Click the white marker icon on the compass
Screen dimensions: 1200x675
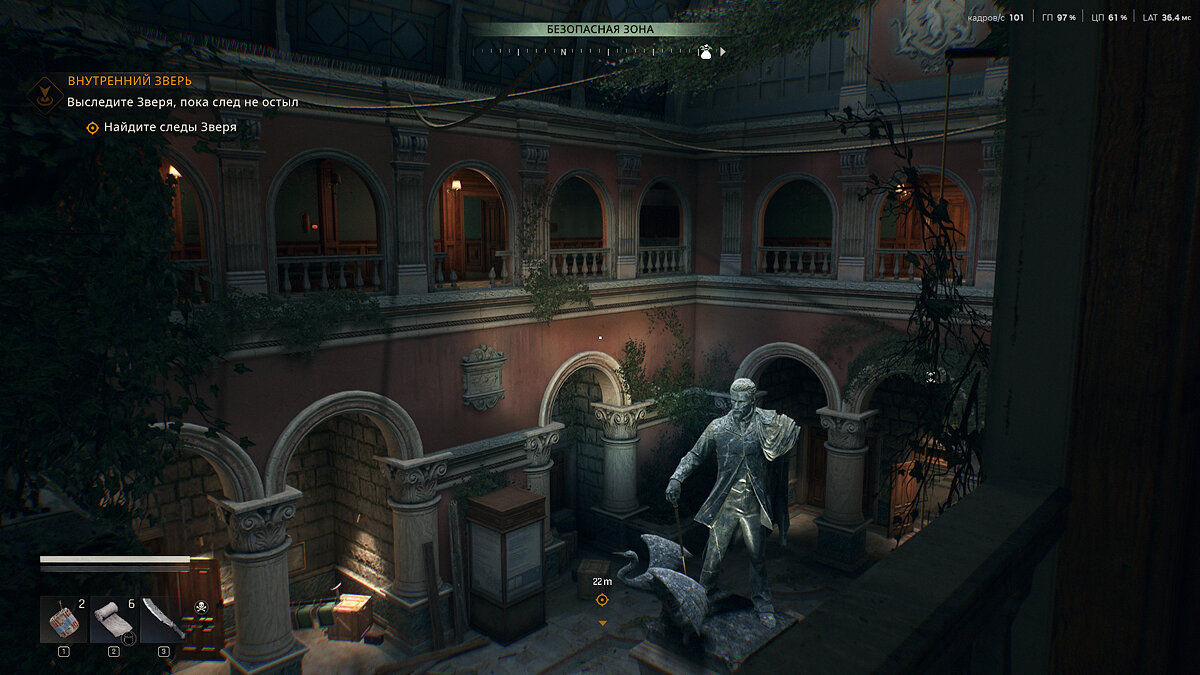tap(705, 52)
